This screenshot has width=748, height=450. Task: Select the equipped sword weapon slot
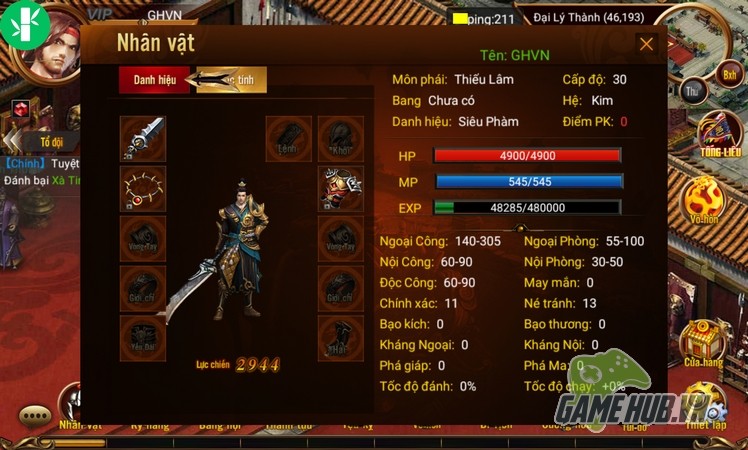point(142,137)
